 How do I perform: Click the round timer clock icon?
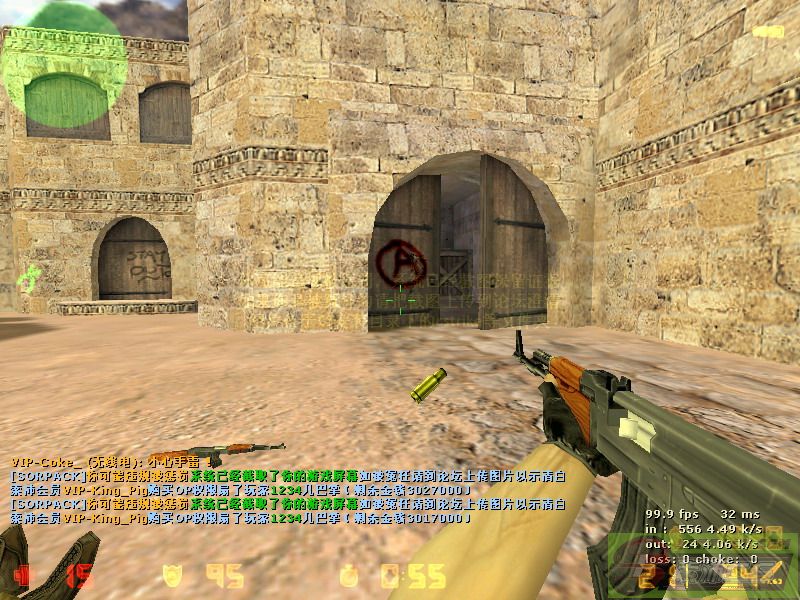point(349,576)
